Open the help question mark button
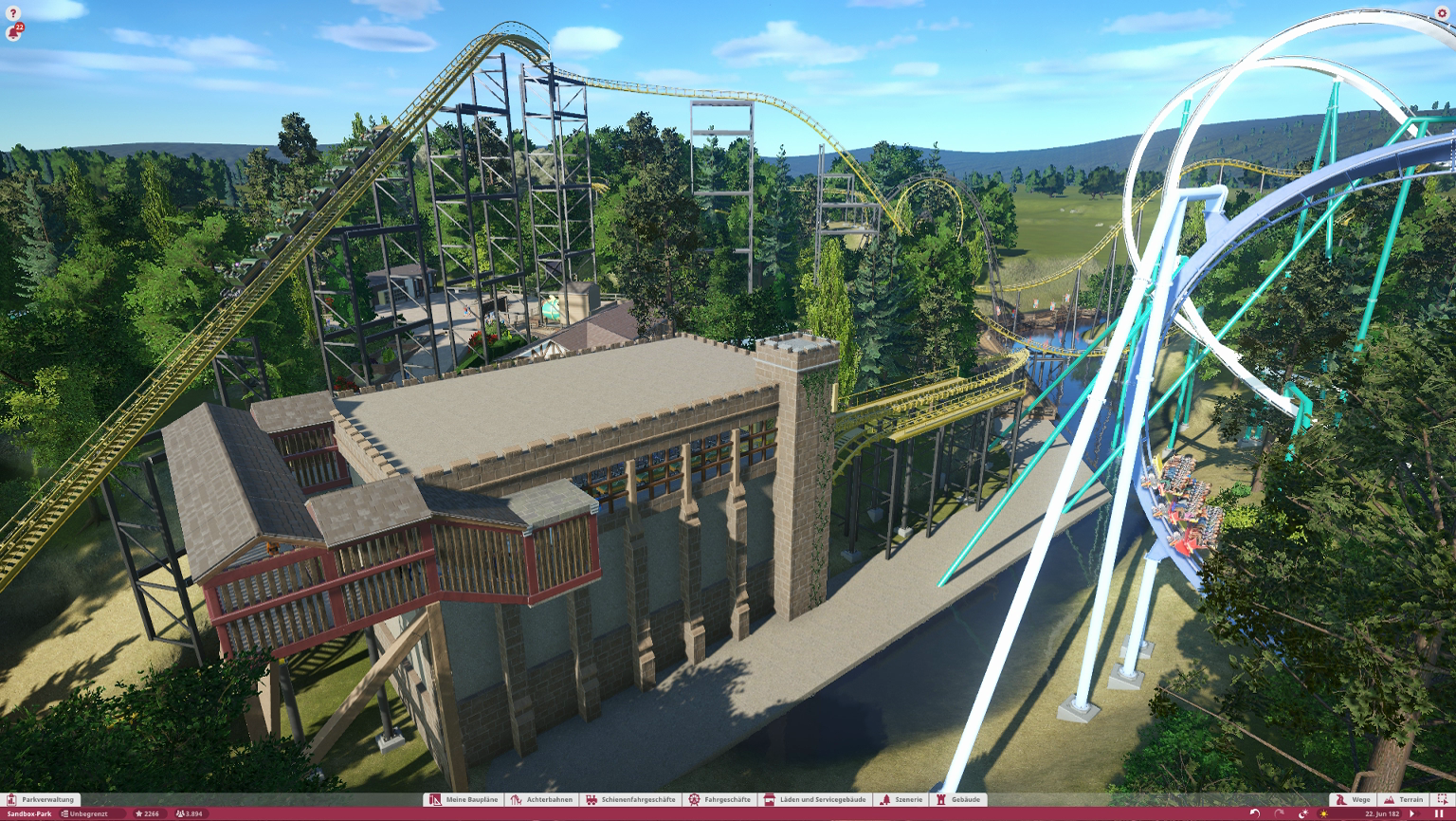Image resolution: width=1456 pixels, height=821 pixels. click(x=13, y=13)
